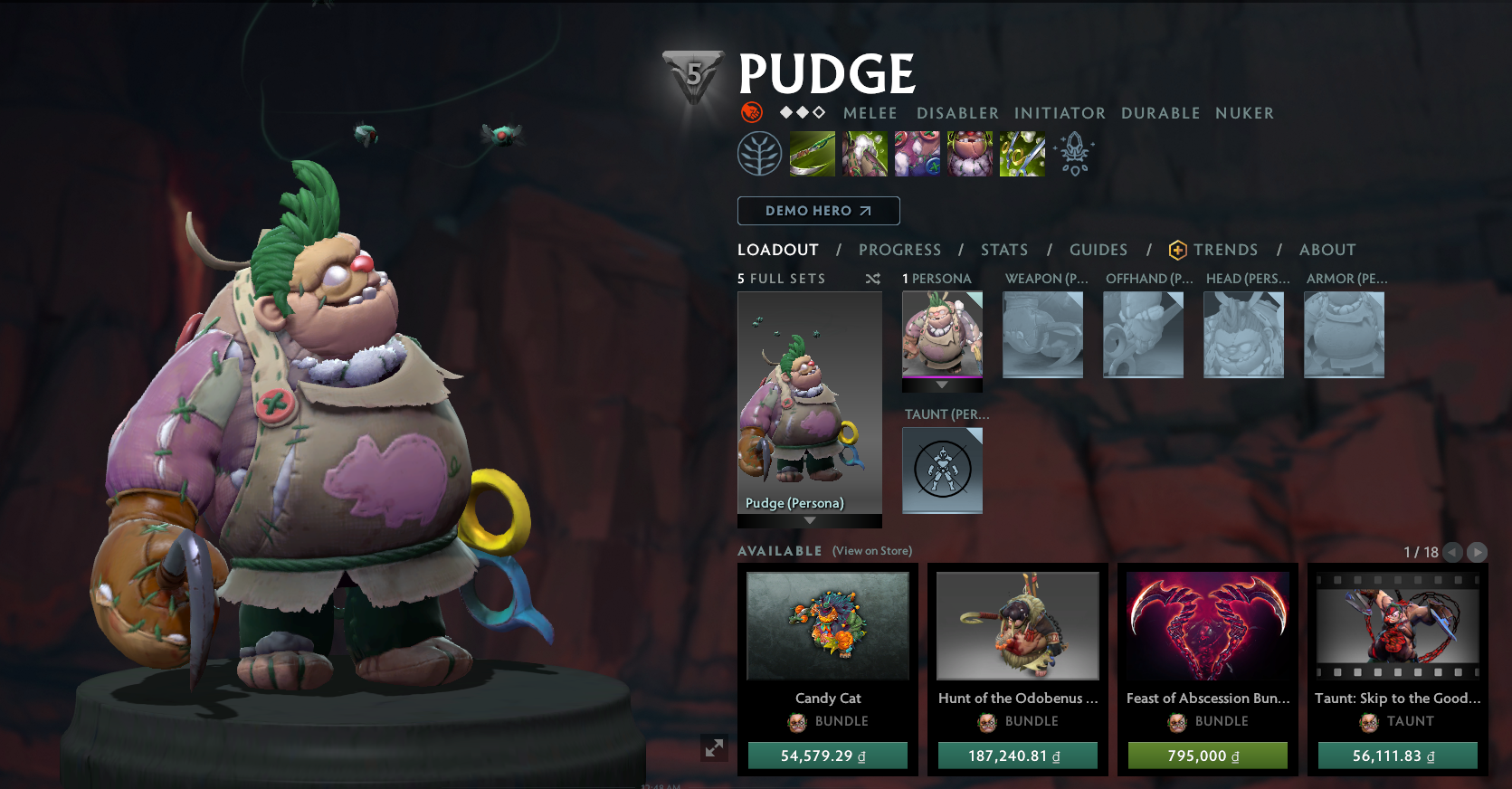
Task: Click the Dismember ability icon
Action: [970, 154]
